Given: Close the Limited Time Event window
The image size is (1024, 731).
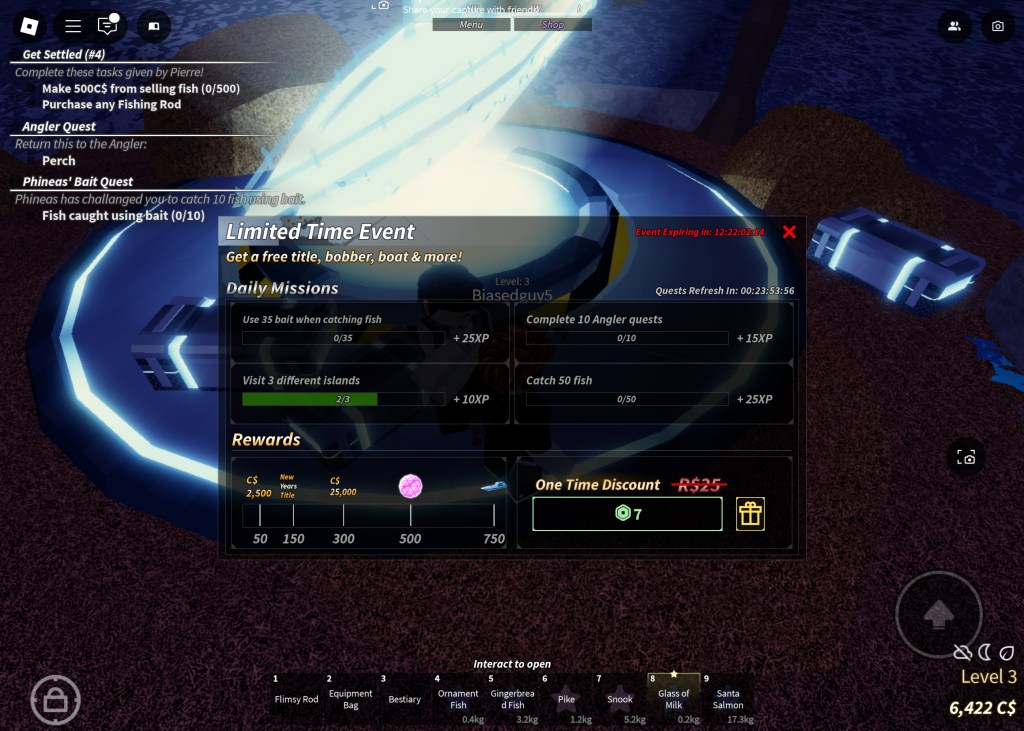Looking at the screenshot, I should coord(789,232).
